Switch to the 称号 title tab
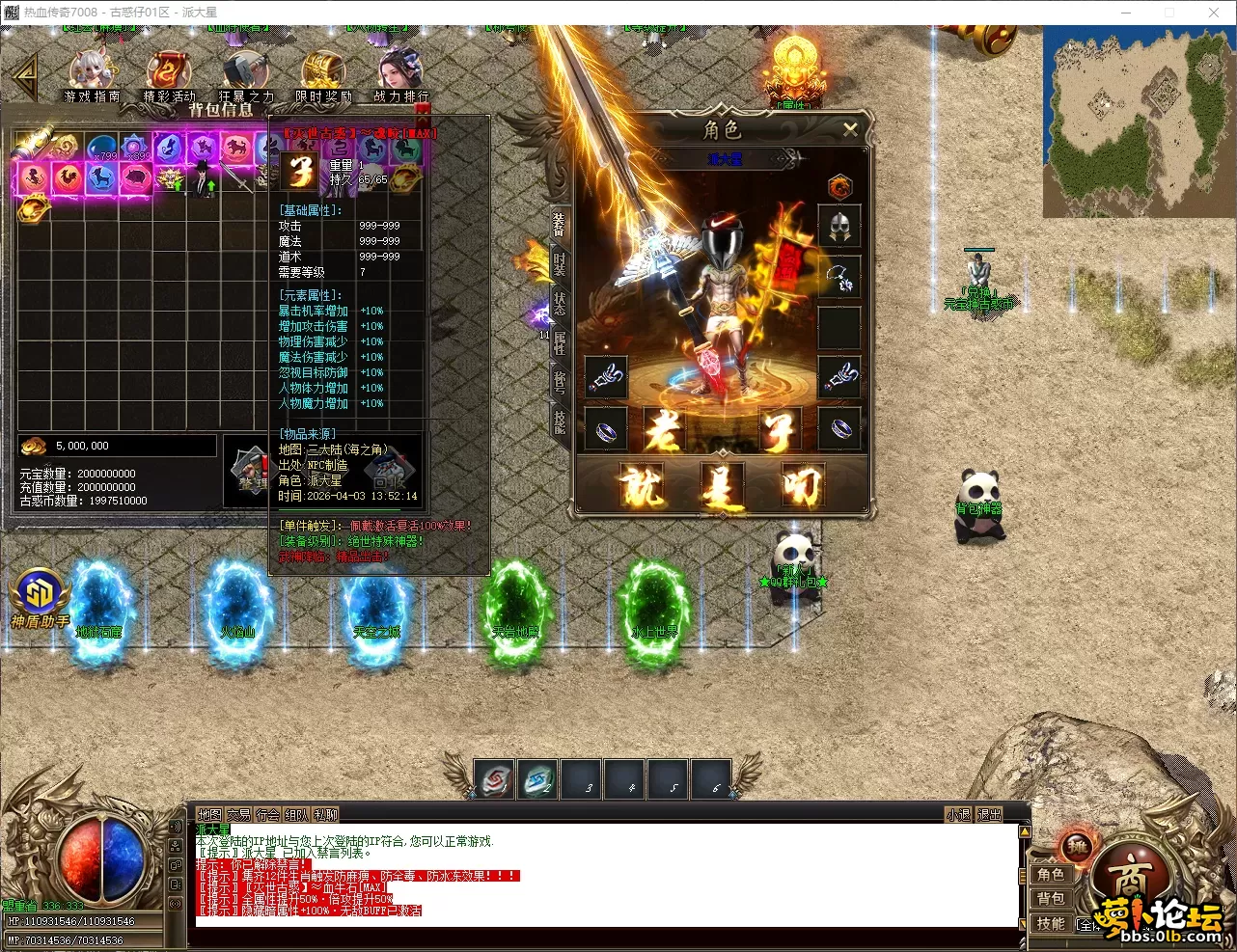1237x952 pixels. click(x=560, y=381)
